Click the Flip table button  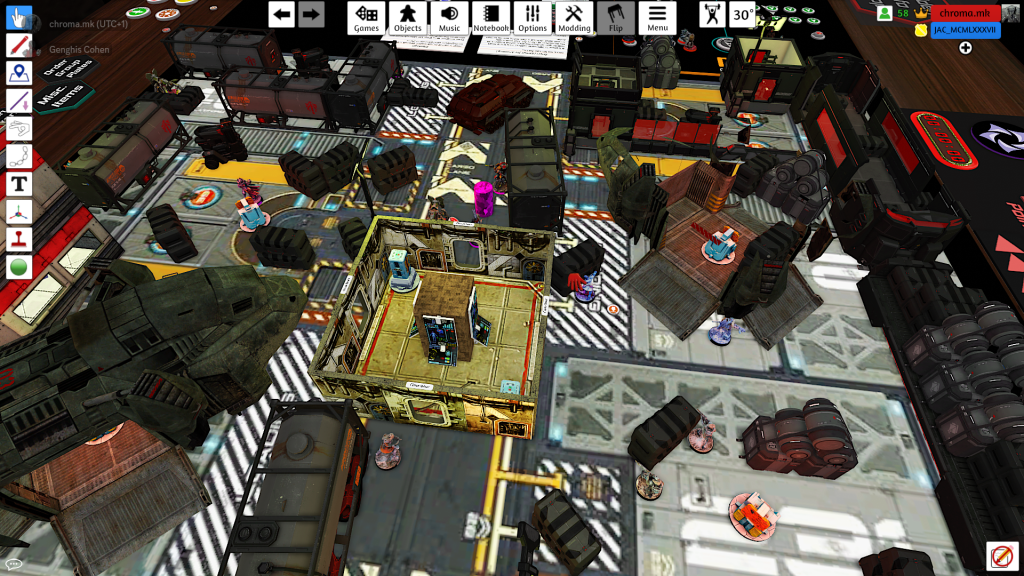[616, 17]
